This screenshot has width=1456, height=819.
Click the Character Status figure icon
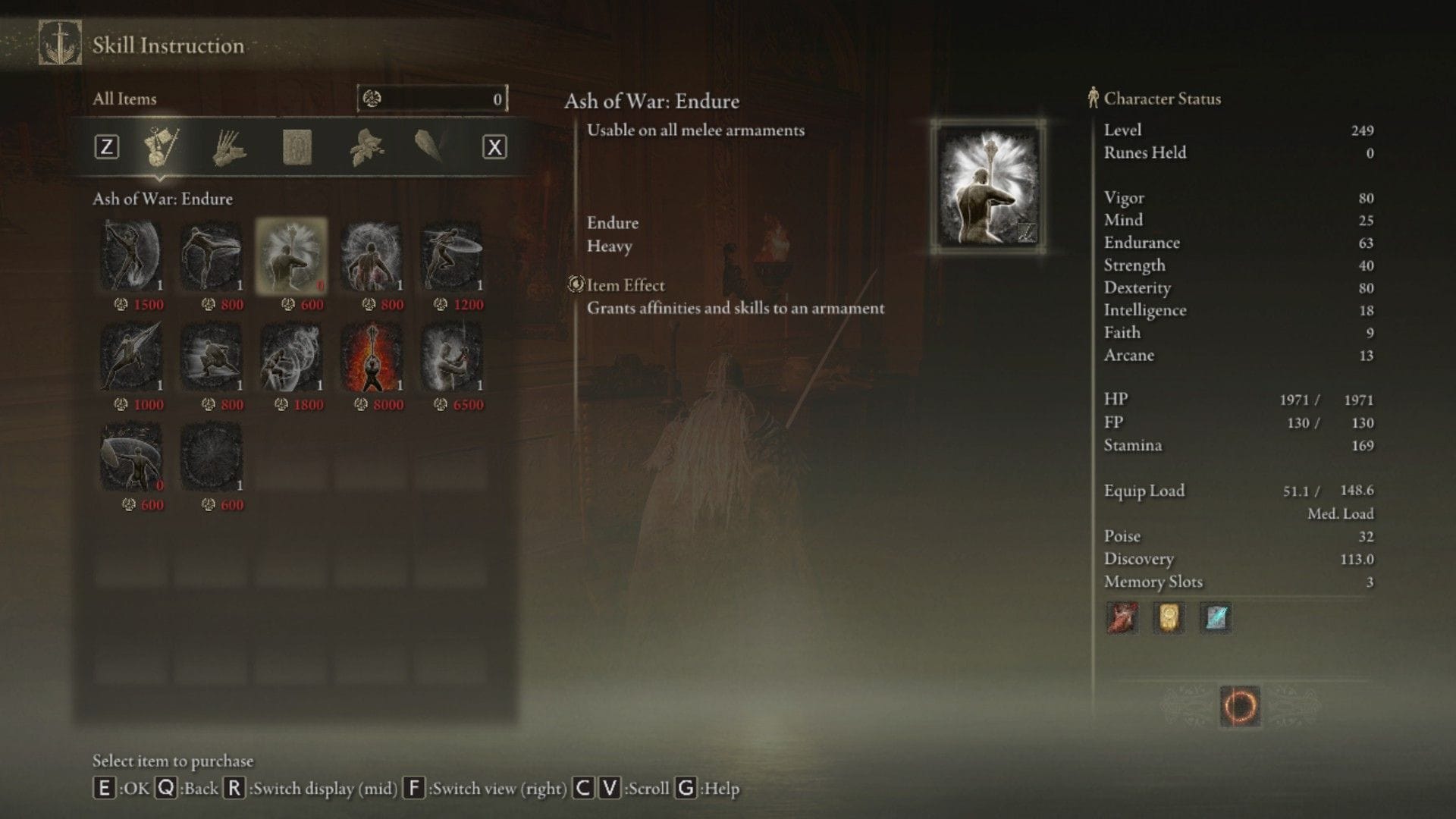coord(1092,98)
